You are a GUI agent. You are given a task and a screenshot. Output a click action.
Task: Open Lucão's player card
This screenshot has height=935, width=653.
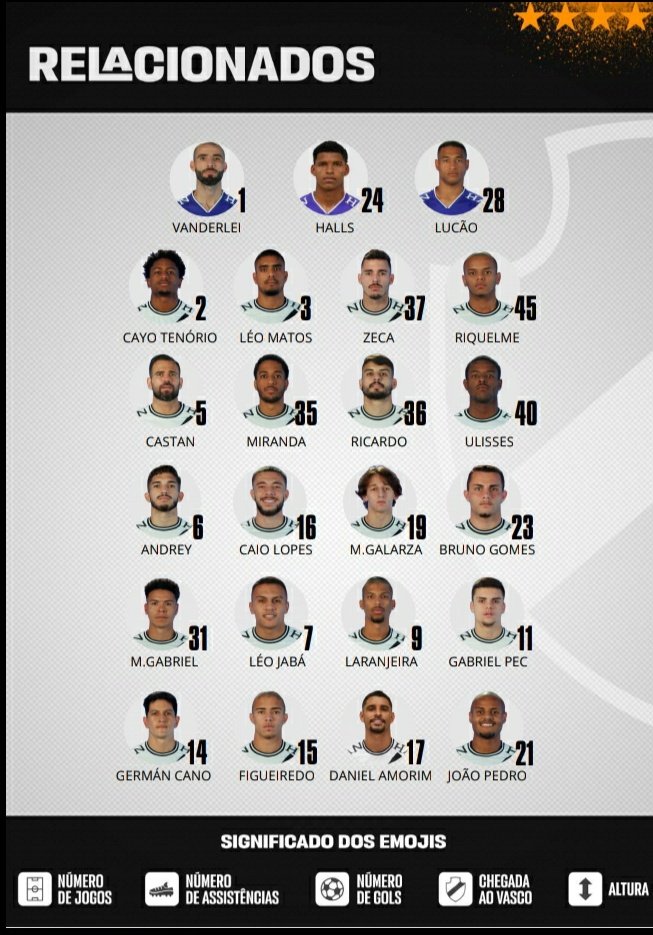(x=451, y=179)
